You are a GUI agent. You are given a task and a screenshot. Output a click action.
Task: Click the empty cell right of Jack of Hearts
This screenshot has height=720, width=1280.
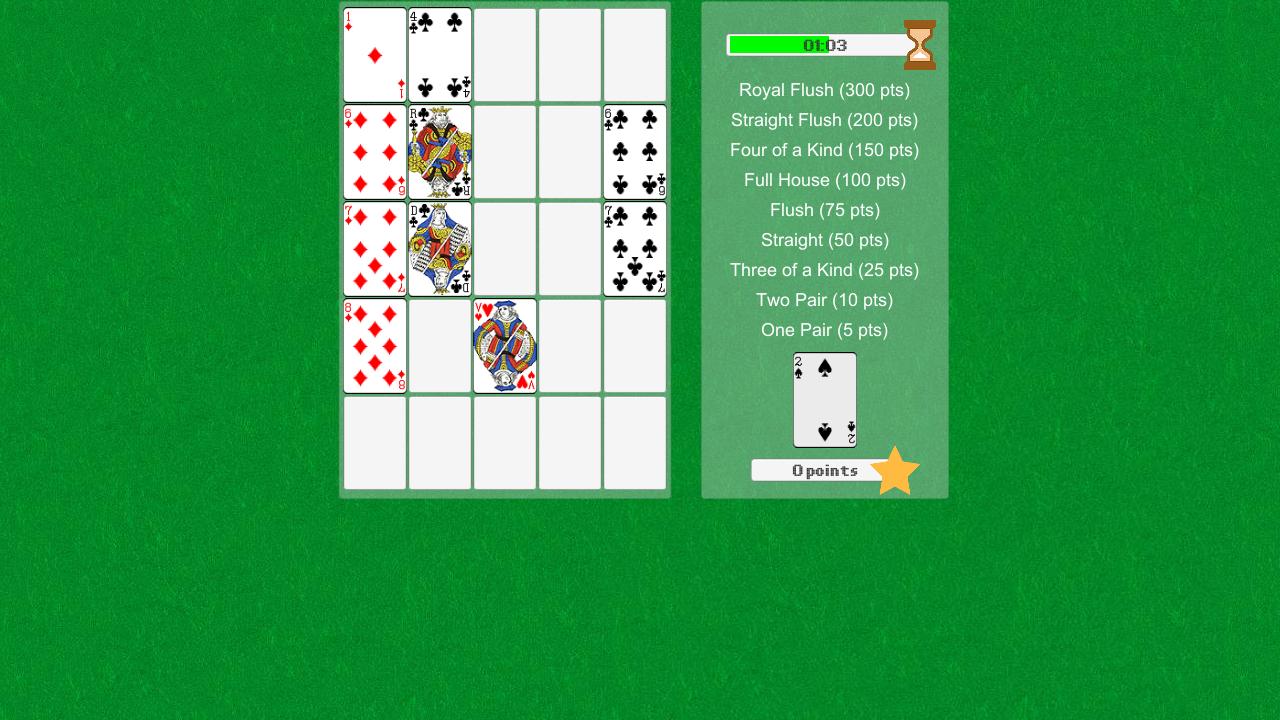tap(570, 345)
